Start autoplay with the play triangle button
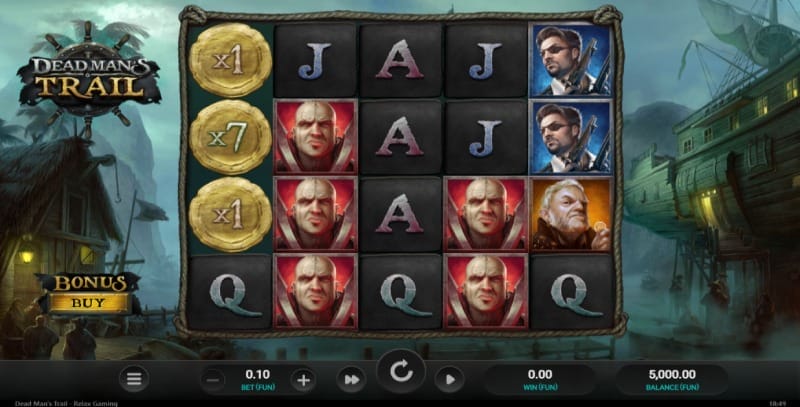The image size is (800, 407). (x=449, y=379)
